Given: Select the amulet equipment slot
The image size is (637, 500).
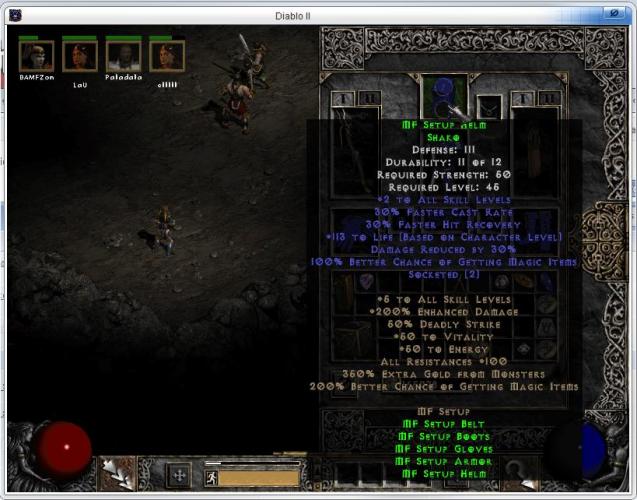Looking at the screenshot, I should [490, 106].
